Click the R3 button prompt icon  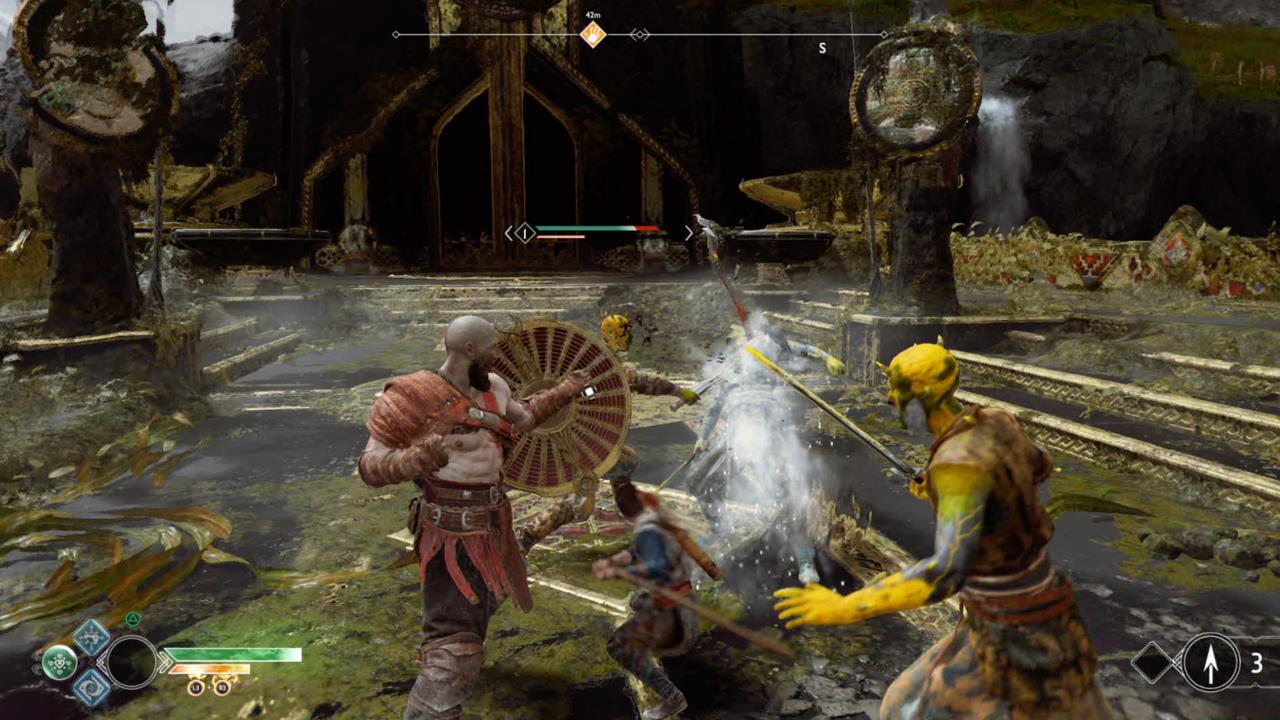pyautogui.click(x=221, y=688)
